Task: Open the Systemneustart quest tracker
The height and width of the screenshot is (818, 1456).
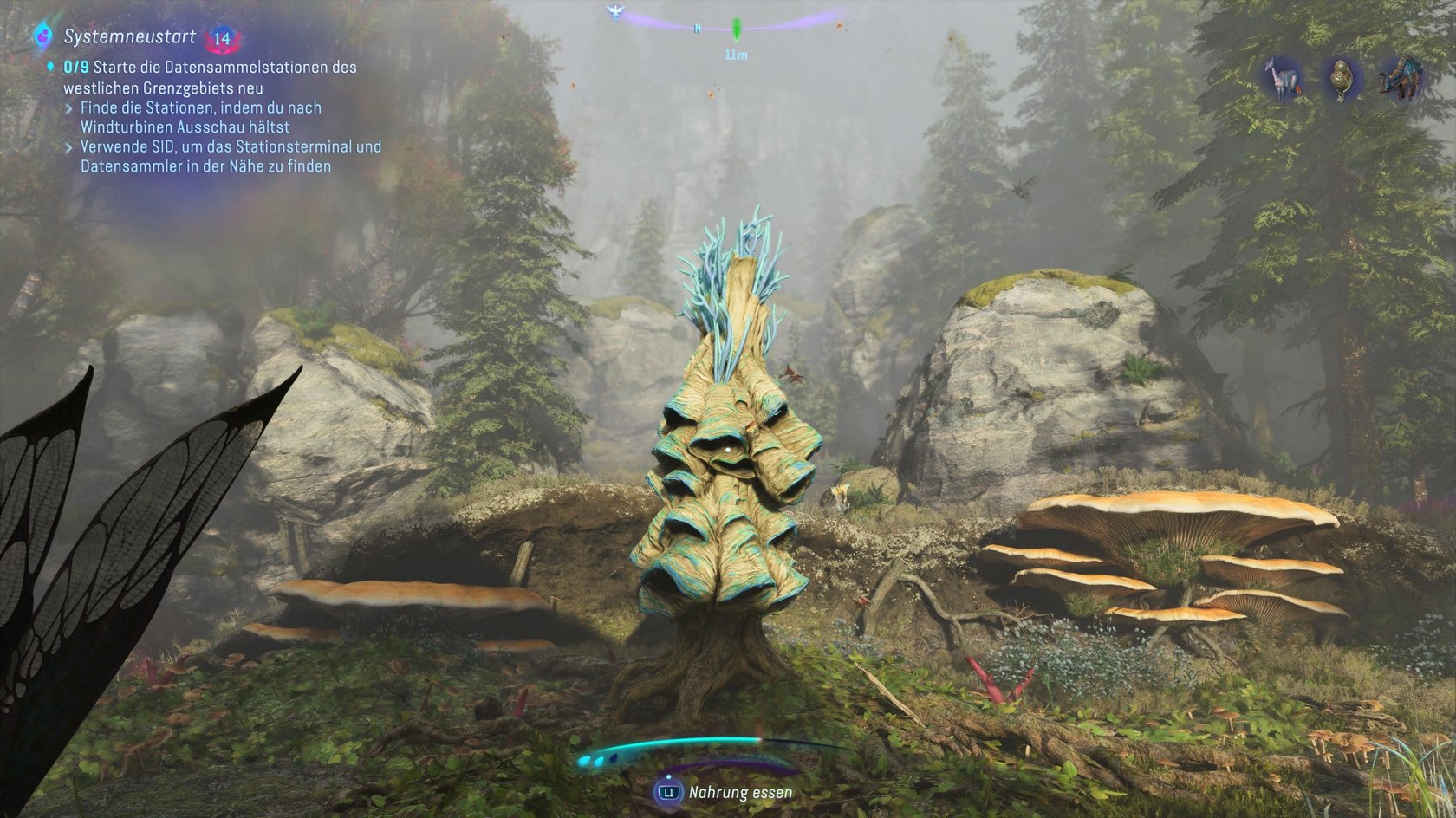Action: click(130, 37)
